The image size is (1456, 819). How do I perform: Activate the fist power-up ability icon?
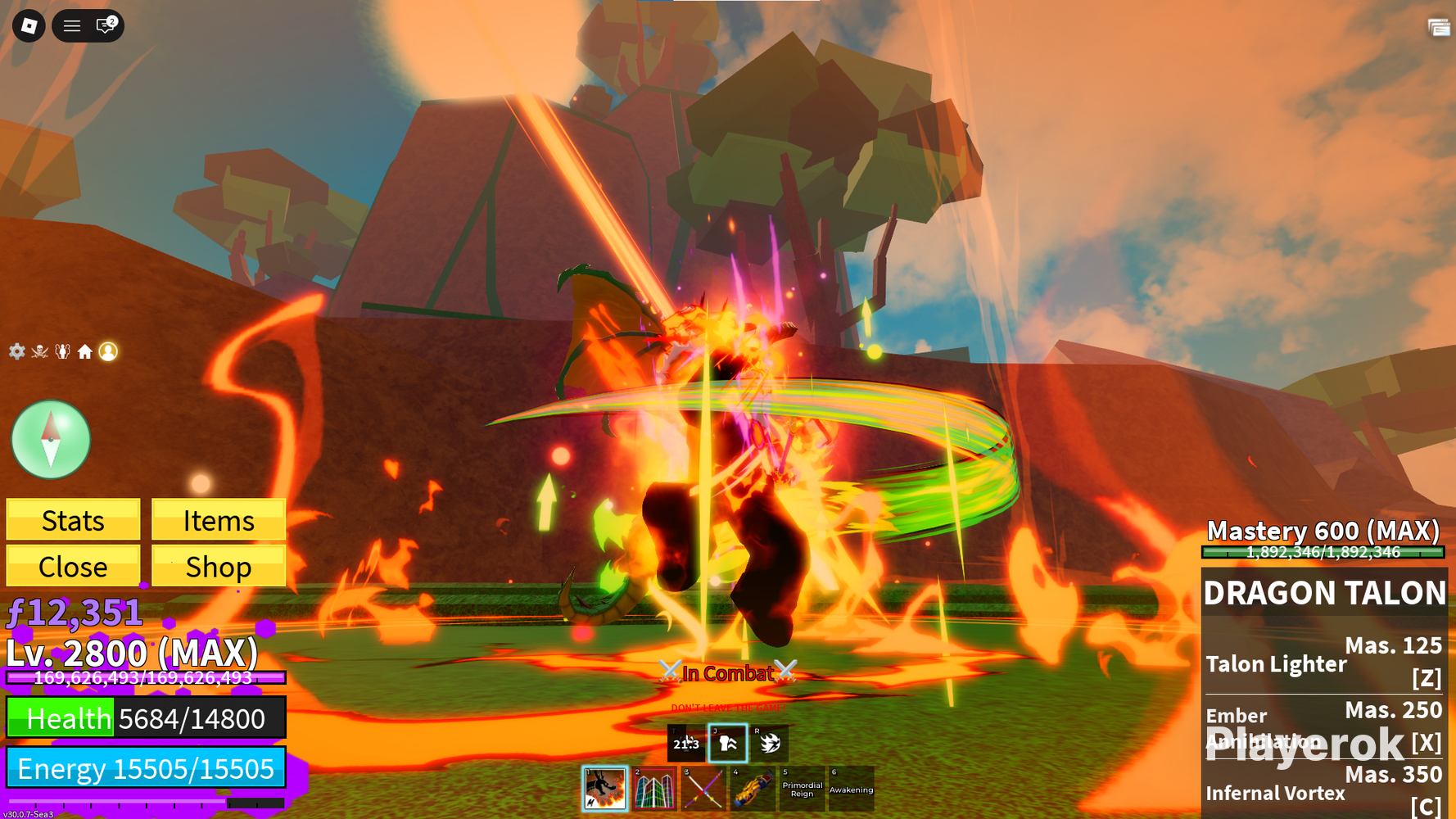728,743
